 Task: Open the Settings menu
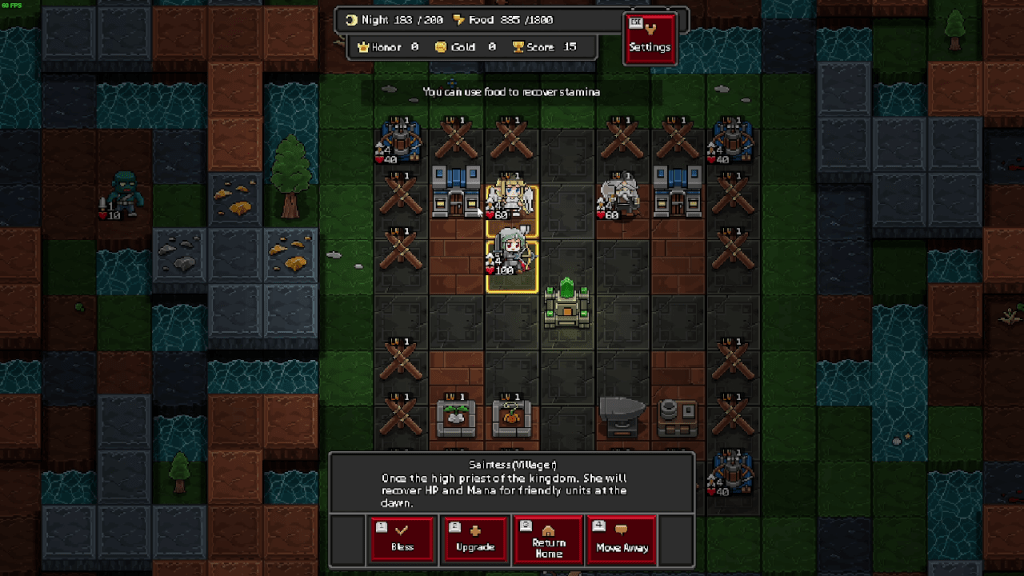[649, 39]
